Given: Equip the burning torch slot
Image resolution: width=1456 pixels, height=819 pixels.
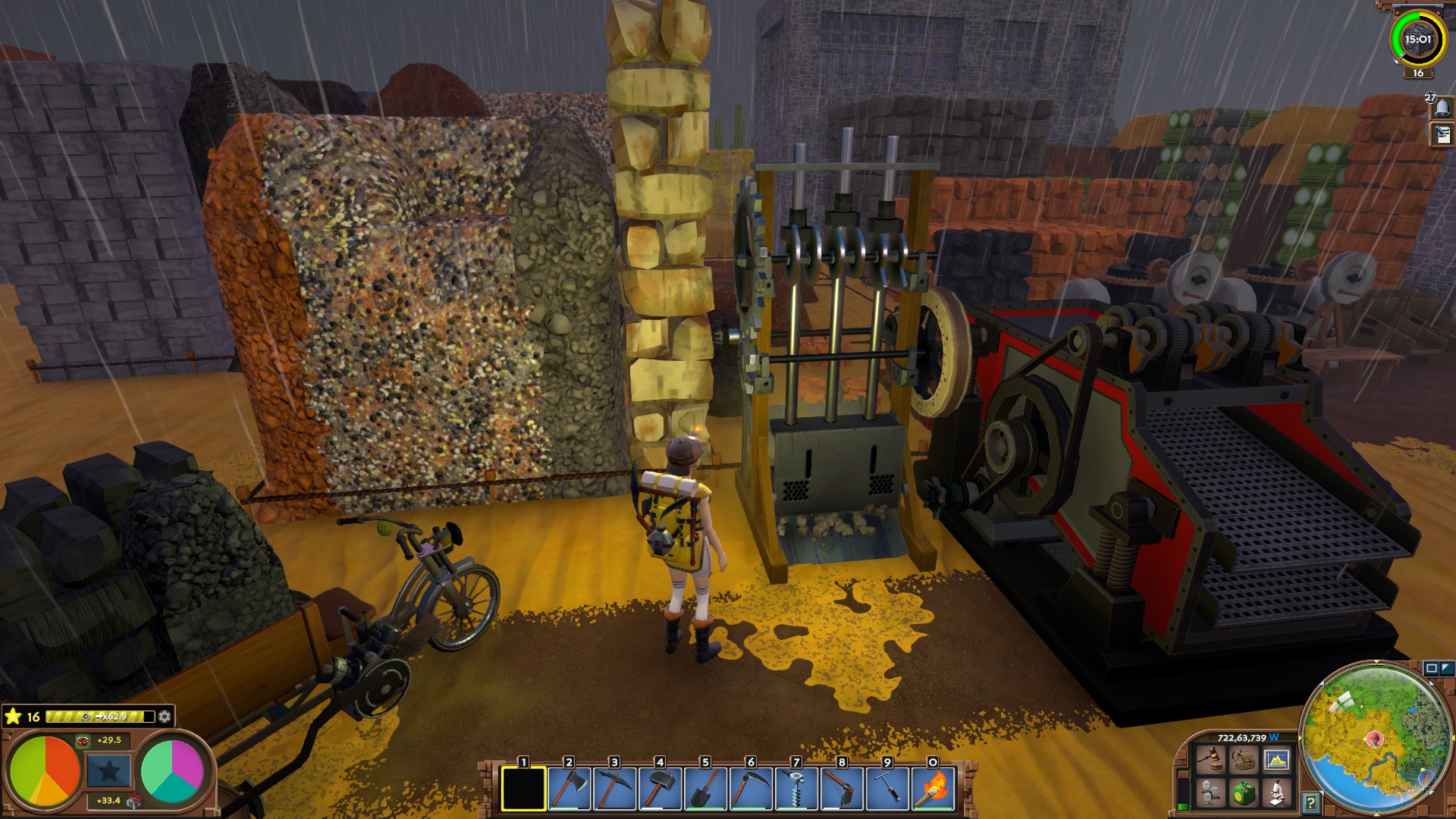Looking at the screenshot, I should click(933, 789).
